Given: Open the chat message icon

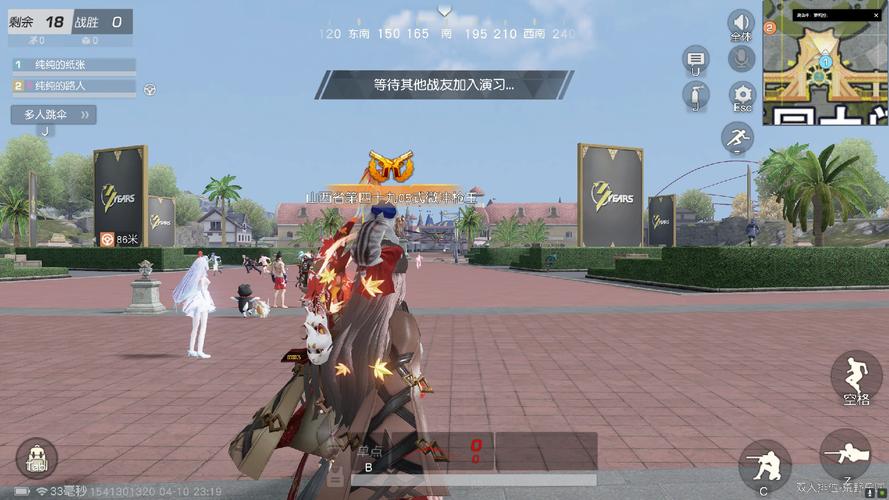Looking at the screenshot, I should click(696, 60).
